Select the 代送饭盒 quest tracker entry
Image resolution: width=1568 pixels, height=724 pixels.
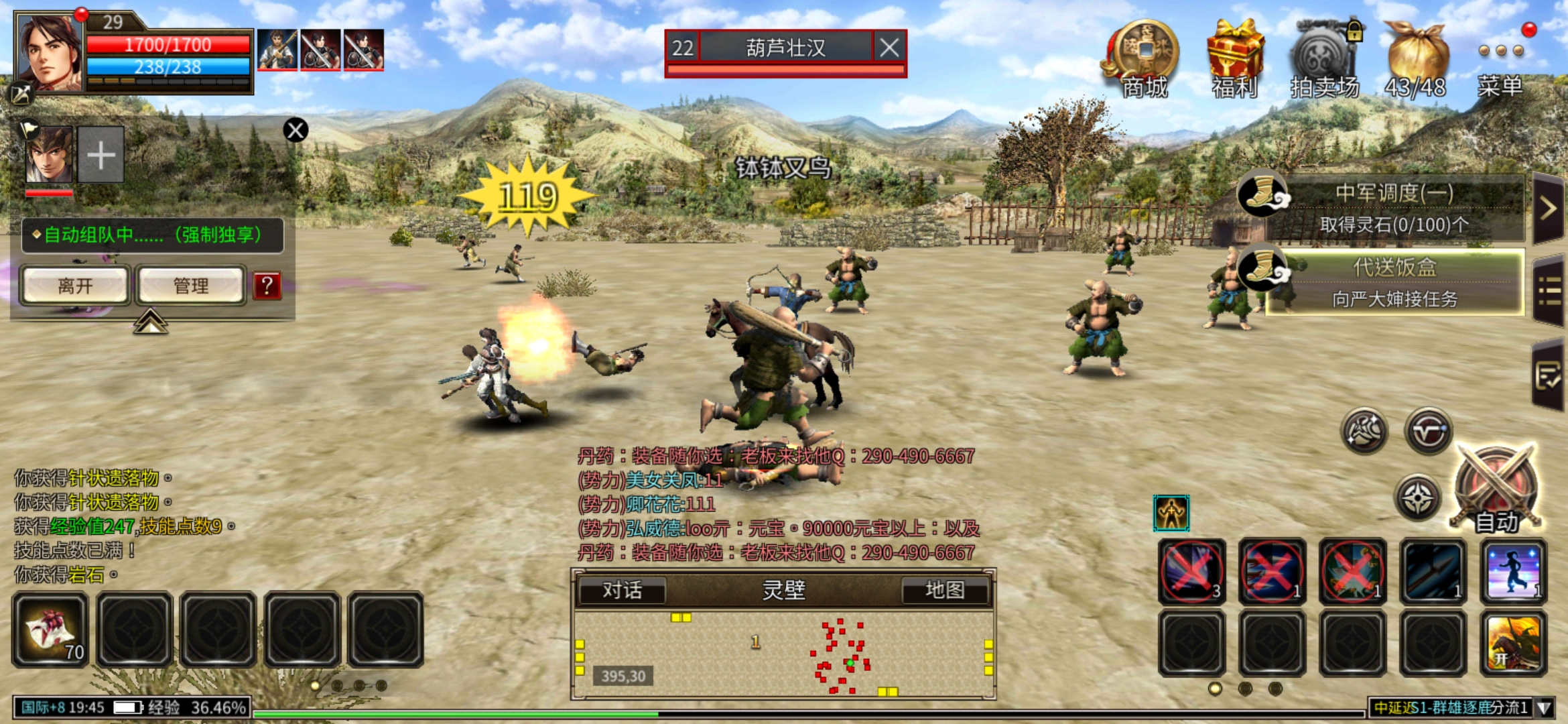click(1394, 282)
